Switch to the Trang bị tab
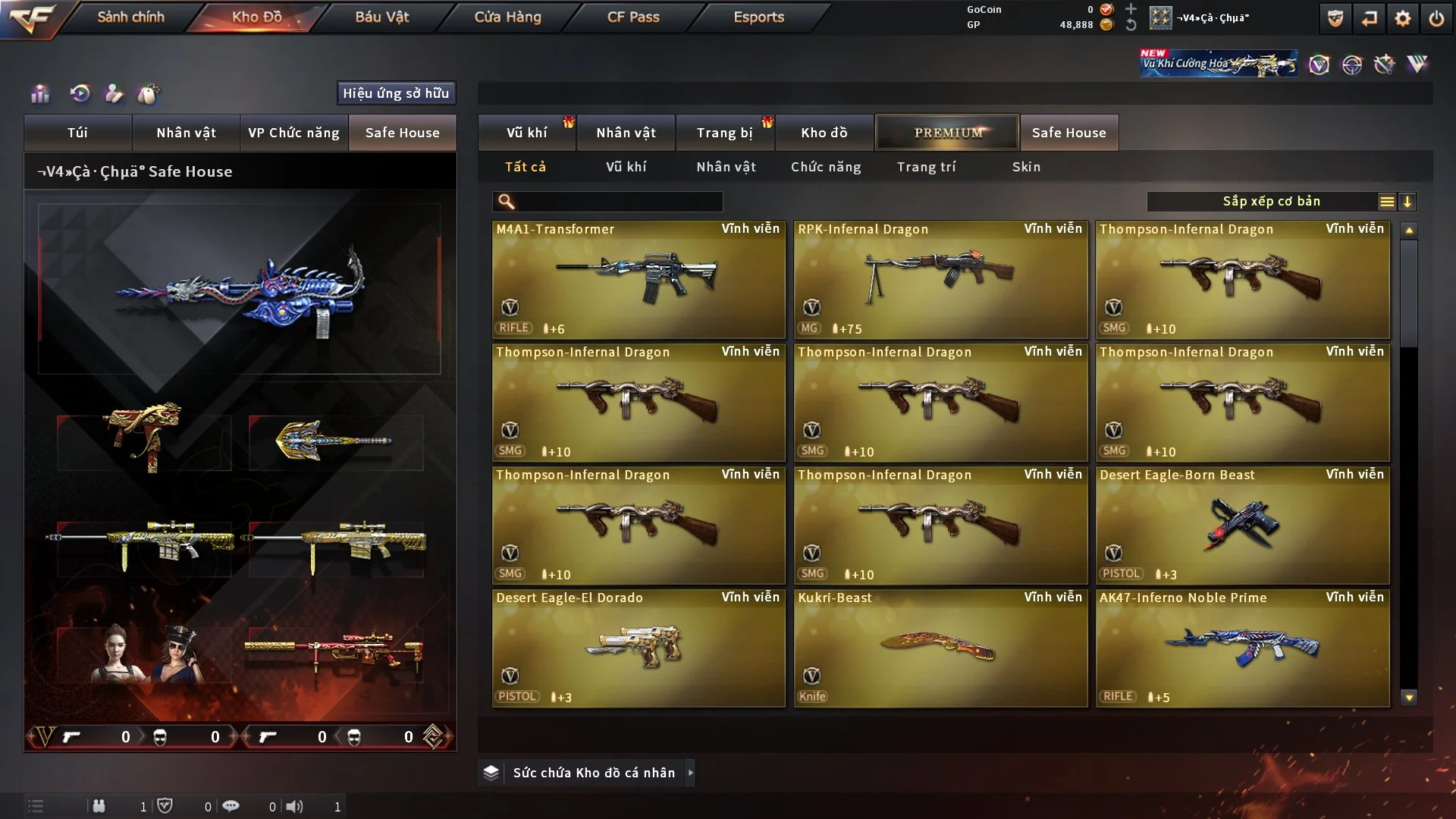The image size is (1456, 819). tap(724, 133)
